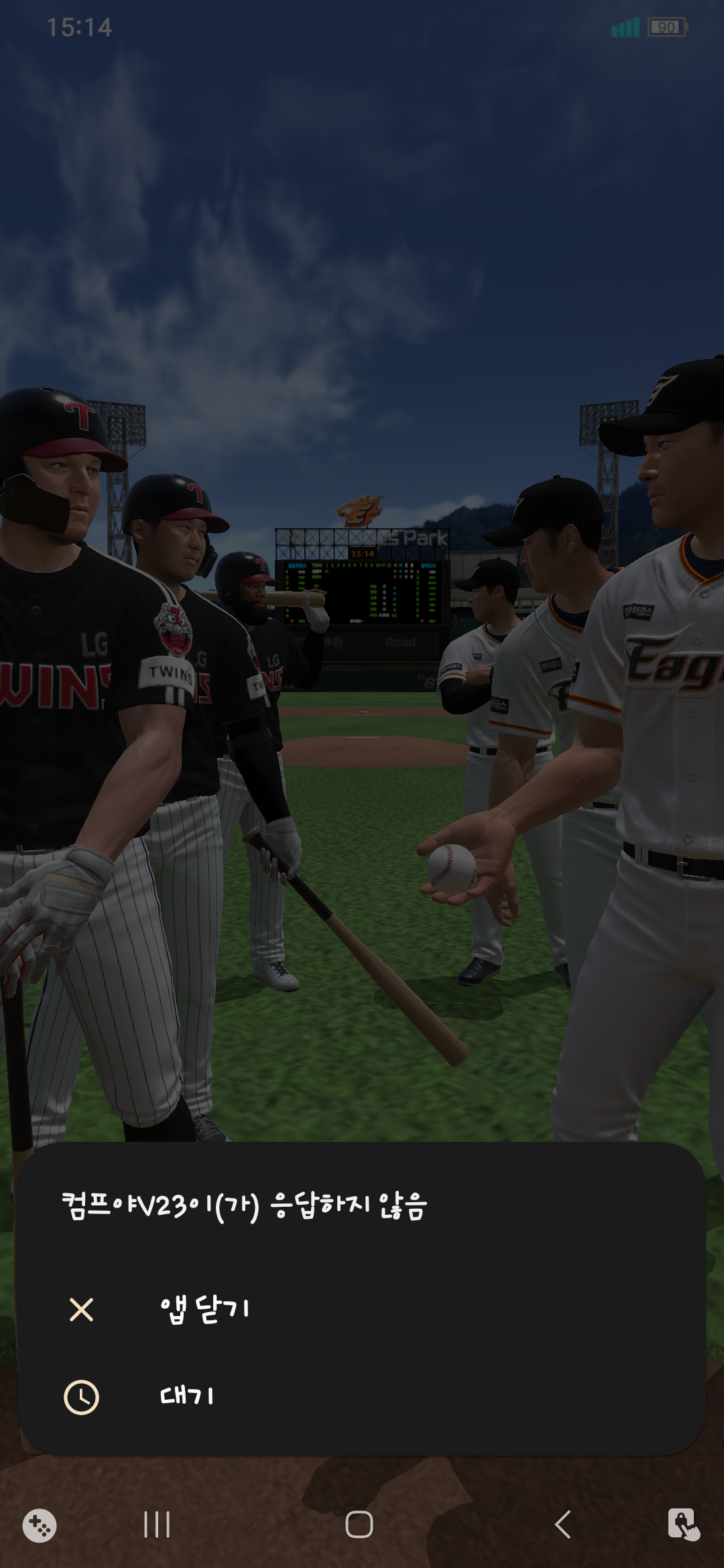The image size is (724, 1568).
Task: Select 대기 to keep waiting
Action: 187,1396
